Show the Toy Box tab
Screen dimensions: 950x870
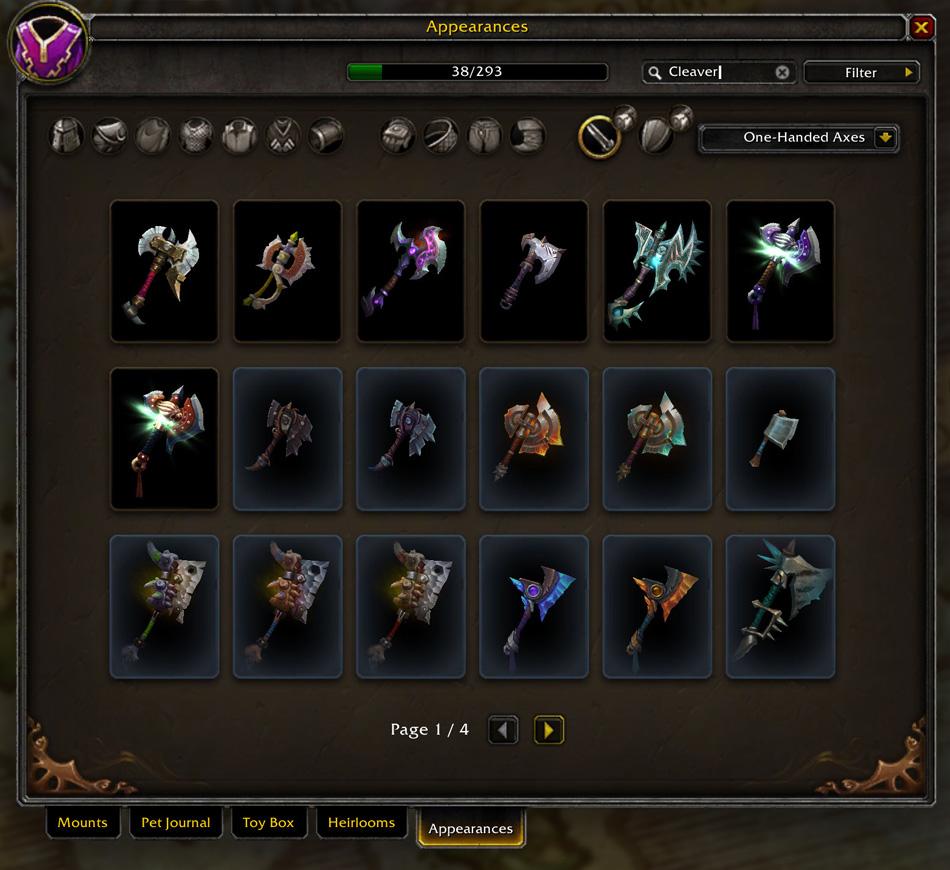pos(268,823)
